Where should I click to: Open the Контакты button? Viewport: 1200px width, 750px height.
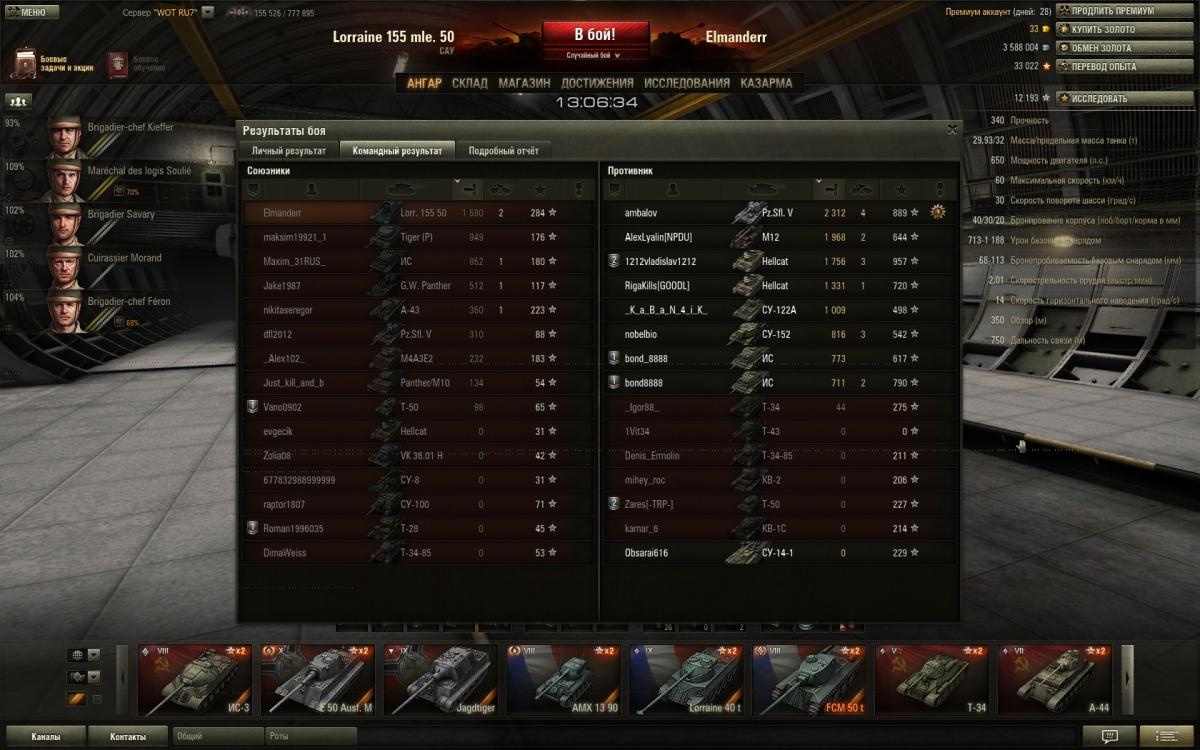click(128, 737)
